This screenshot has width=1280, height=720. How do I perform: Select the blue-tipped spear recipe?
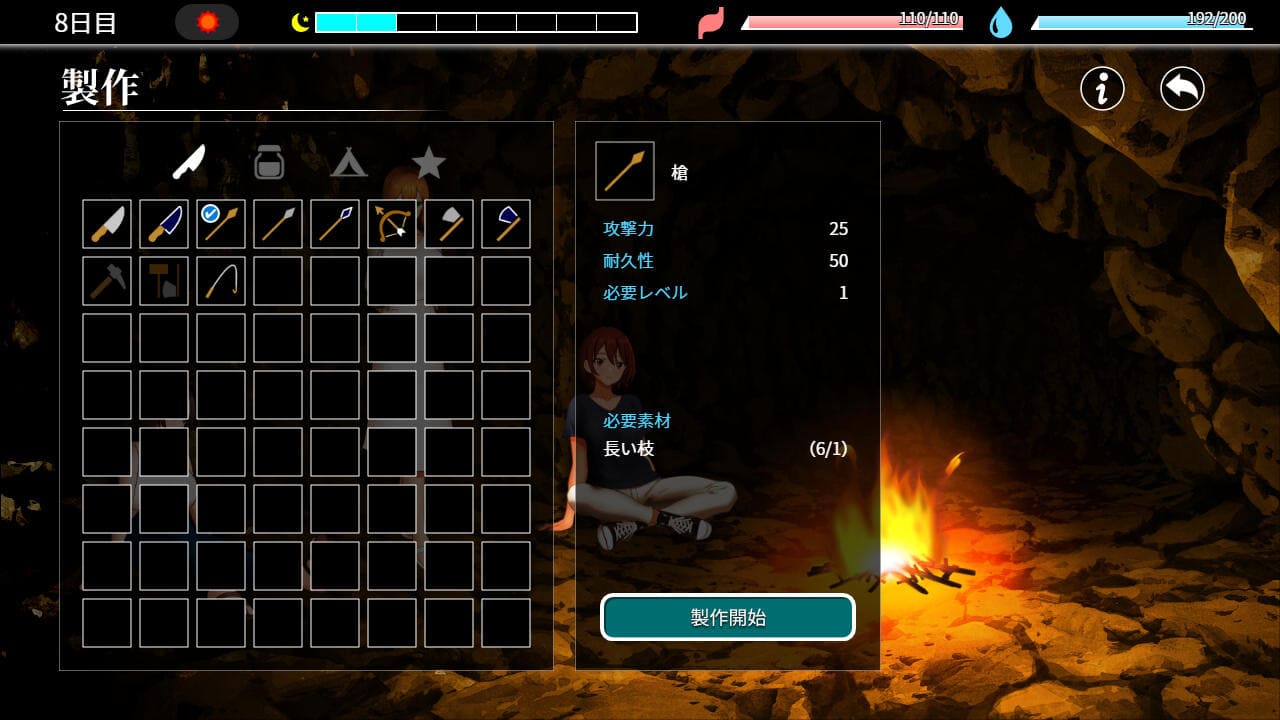pyautogui.click(x=335, y=224)
